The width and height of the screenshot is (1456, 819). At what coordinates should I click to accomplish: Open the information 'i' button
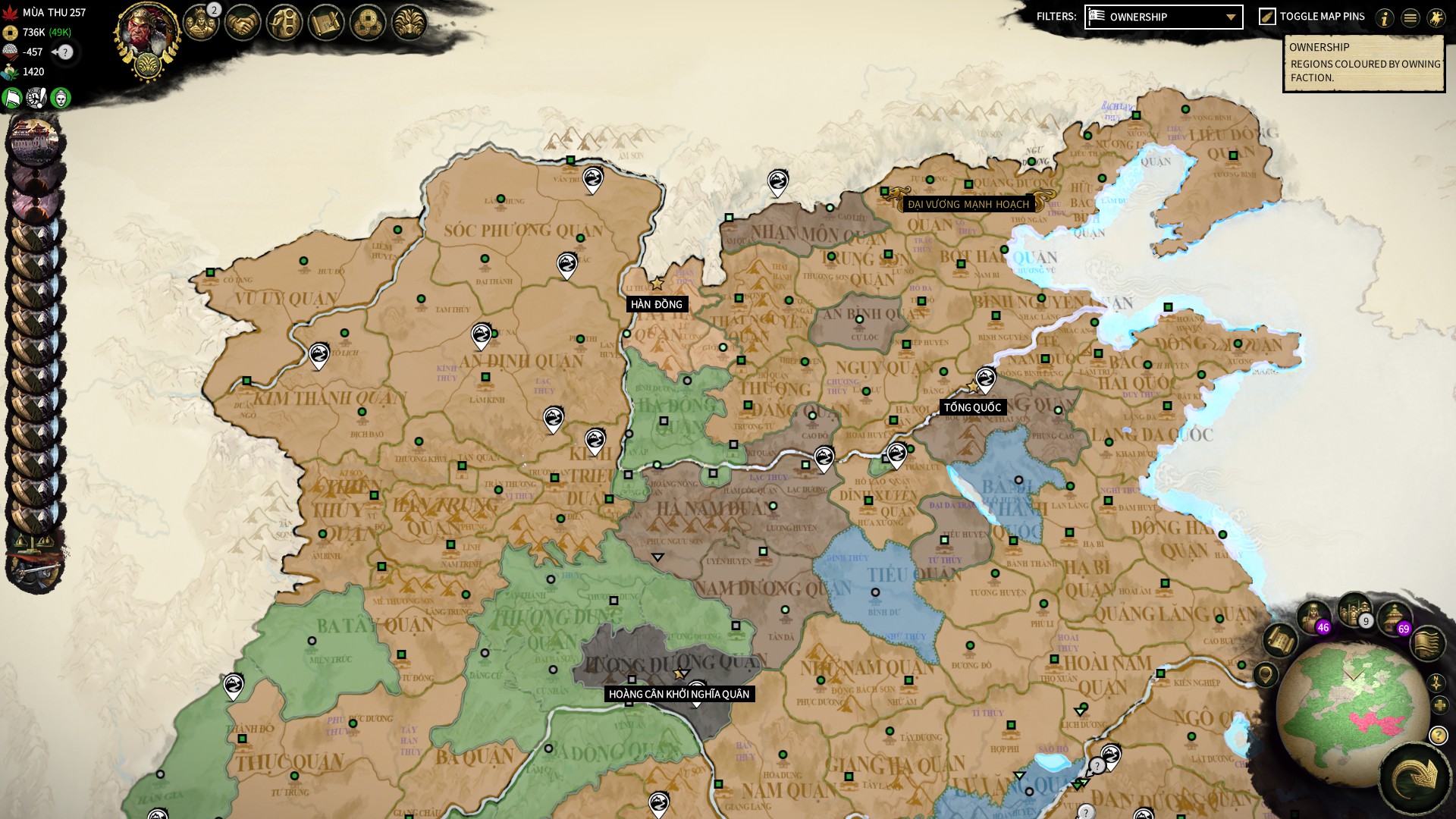1385,18
